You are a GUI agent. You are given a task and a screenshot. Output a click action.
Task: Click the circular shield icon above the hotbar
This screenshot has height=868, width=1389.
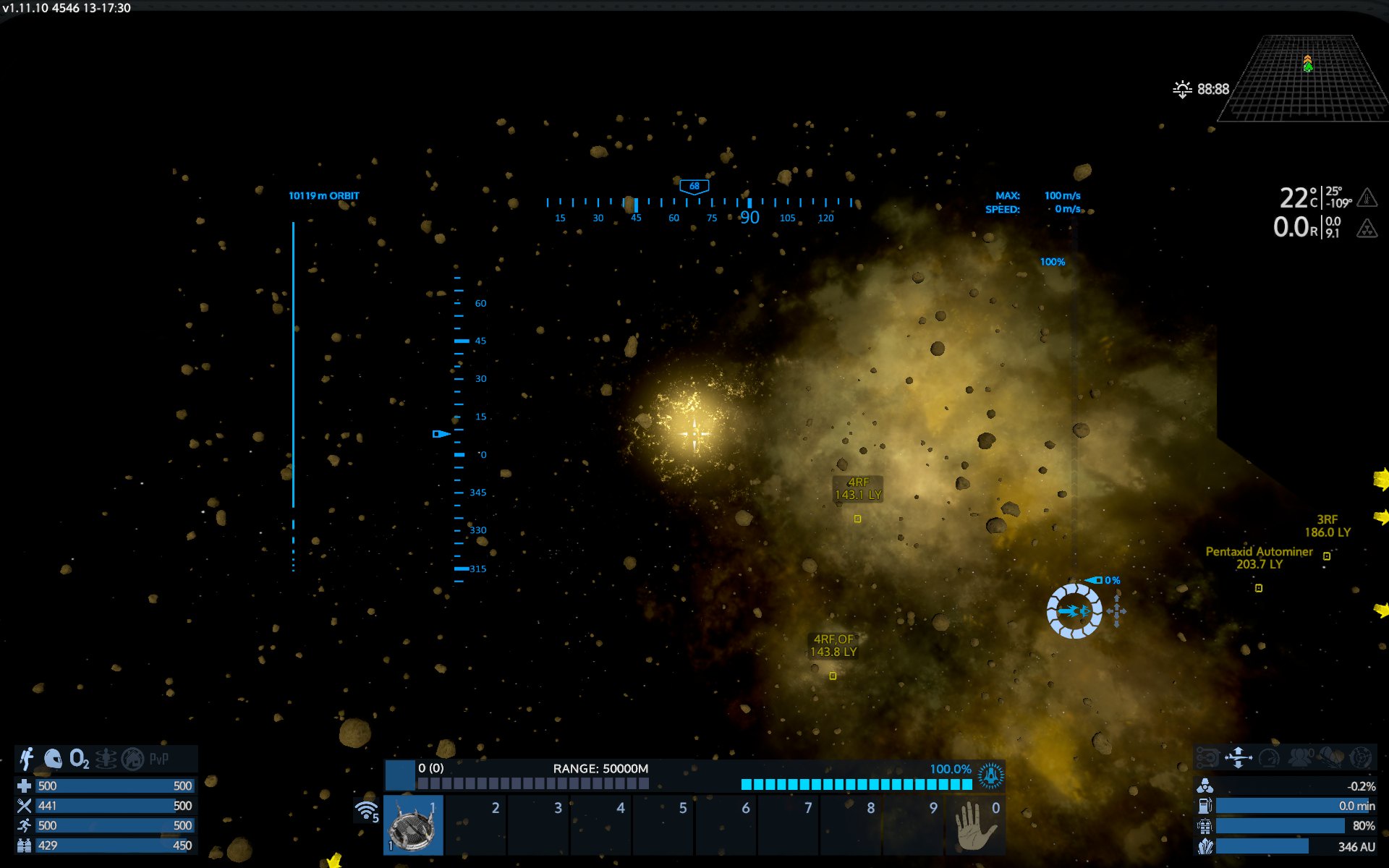click(x=990, y=775)
